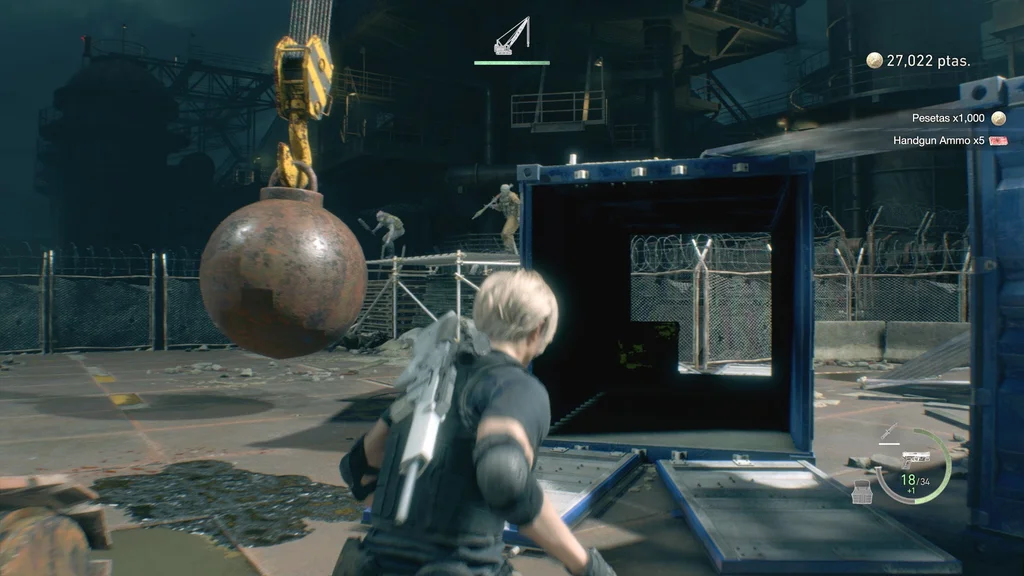Viewport: 1024px width, 576px height.
Task: Click the Handgun Ammo x5 pickup notification
Action: click(x=950, y=141)
